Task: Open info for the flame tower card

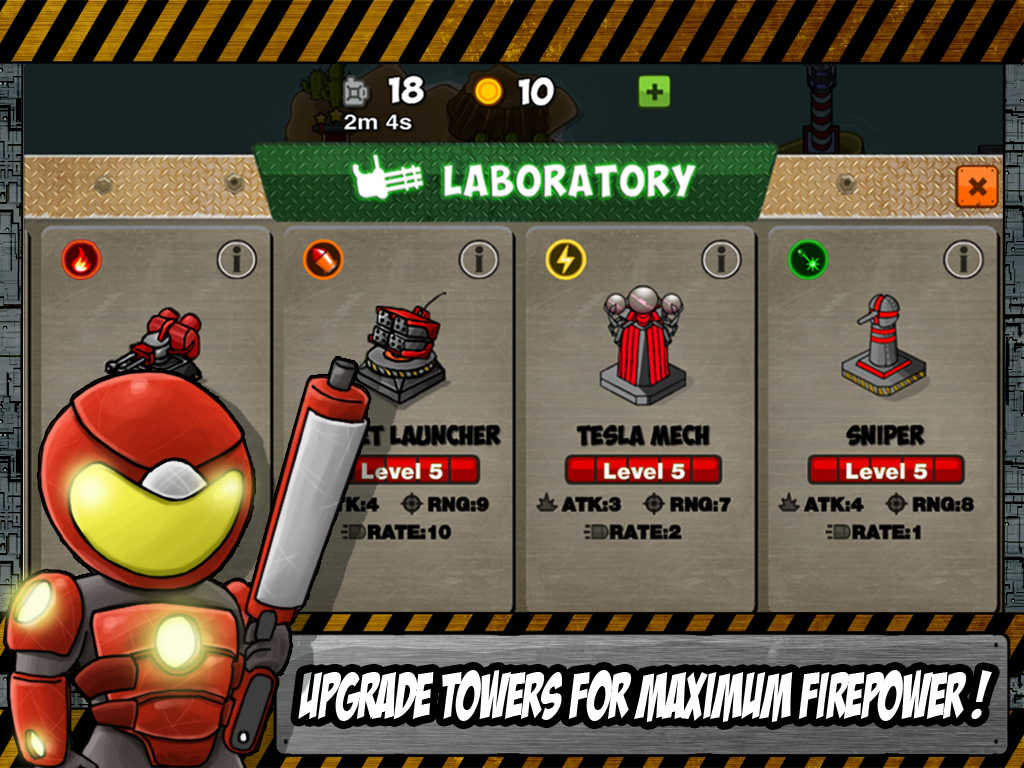Action: 237,260
